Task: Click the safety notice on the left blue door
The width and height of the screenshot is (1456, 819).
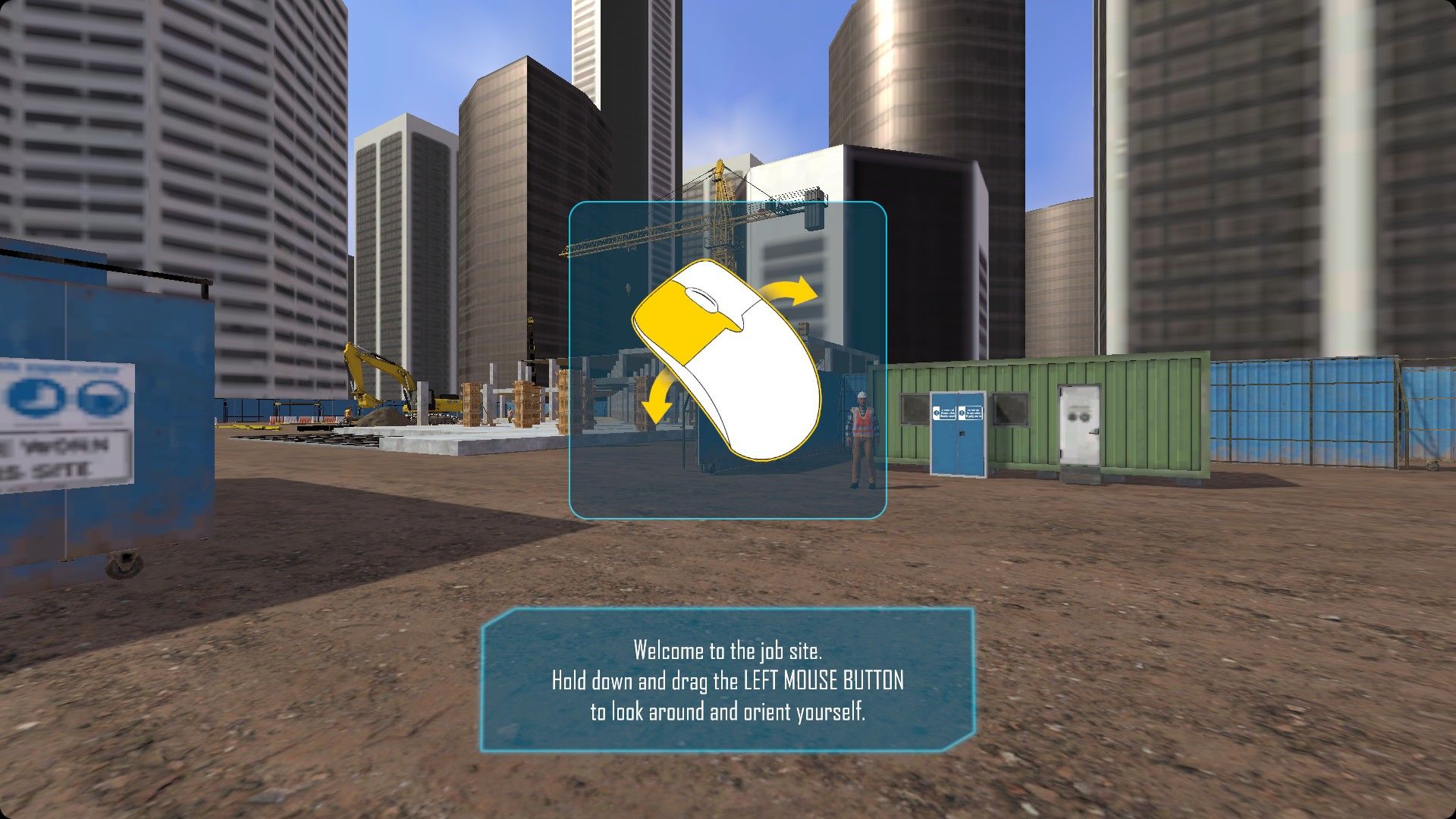Action: coord(945,413)
